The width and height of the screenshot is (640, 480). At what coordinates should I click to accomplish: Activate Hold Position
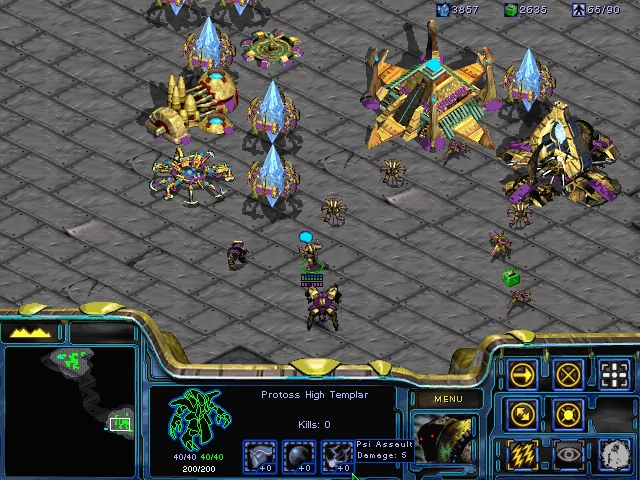click(x=568, y=413)
